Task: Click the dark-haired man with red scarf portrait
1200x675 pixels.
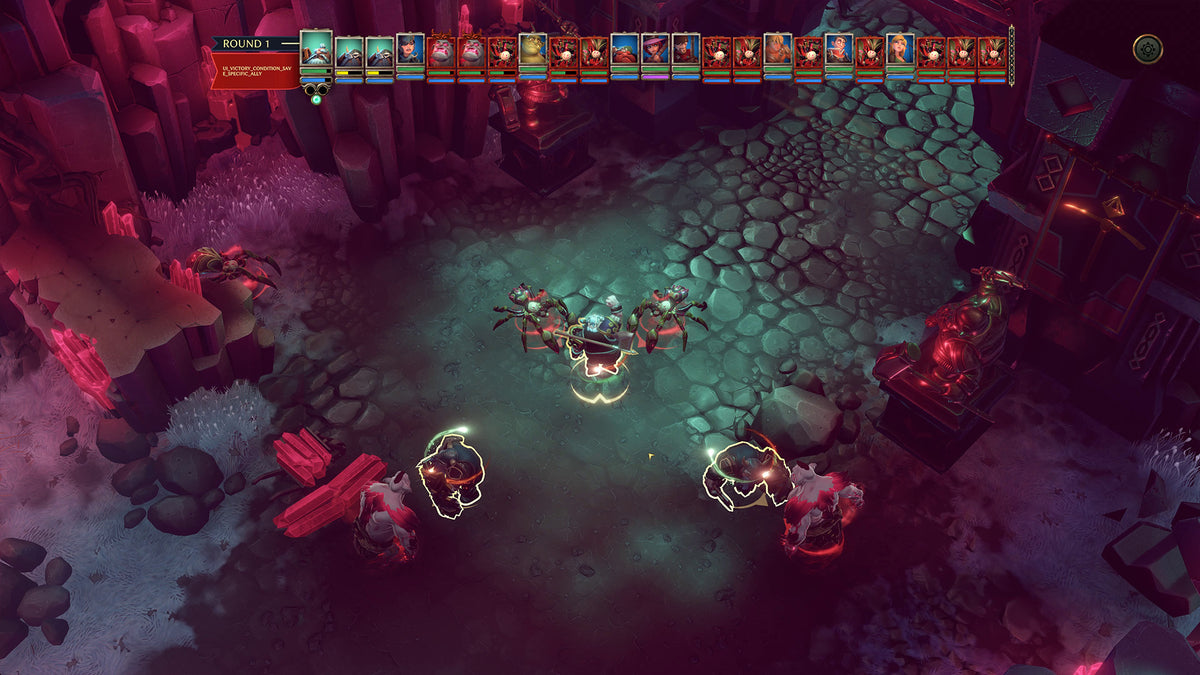Action: [x=839, y=50]
